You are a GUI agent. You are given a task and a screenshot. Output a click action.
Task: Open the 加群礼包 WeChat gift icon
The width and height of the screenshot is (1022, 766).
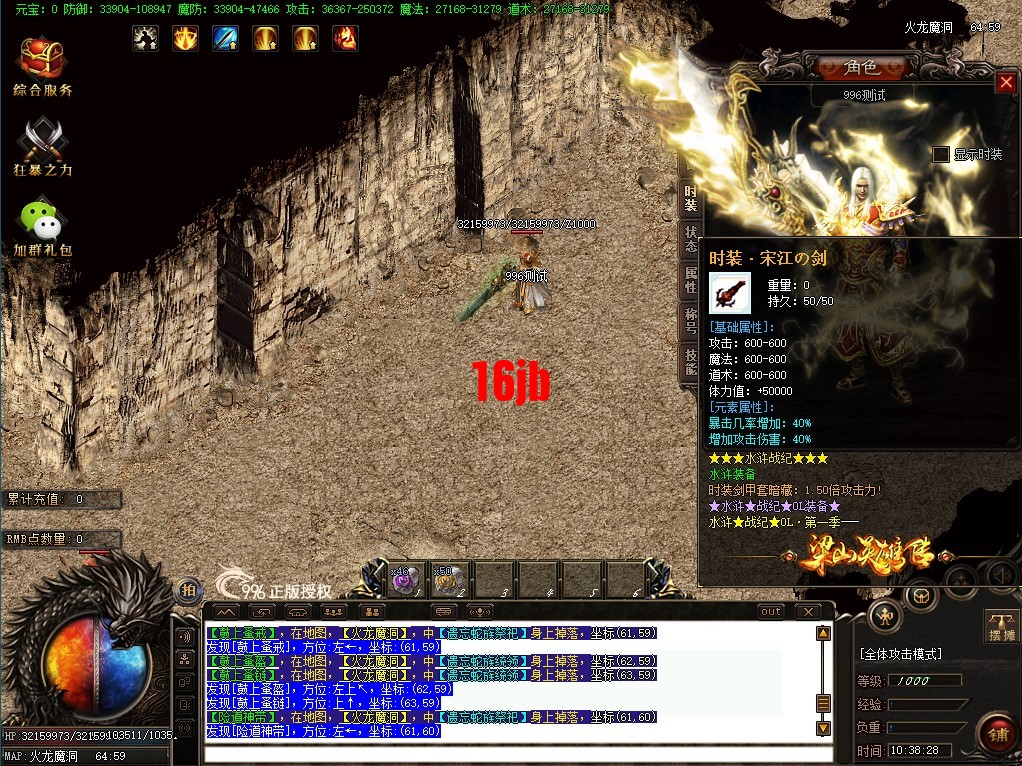click(x=42, y=221)
